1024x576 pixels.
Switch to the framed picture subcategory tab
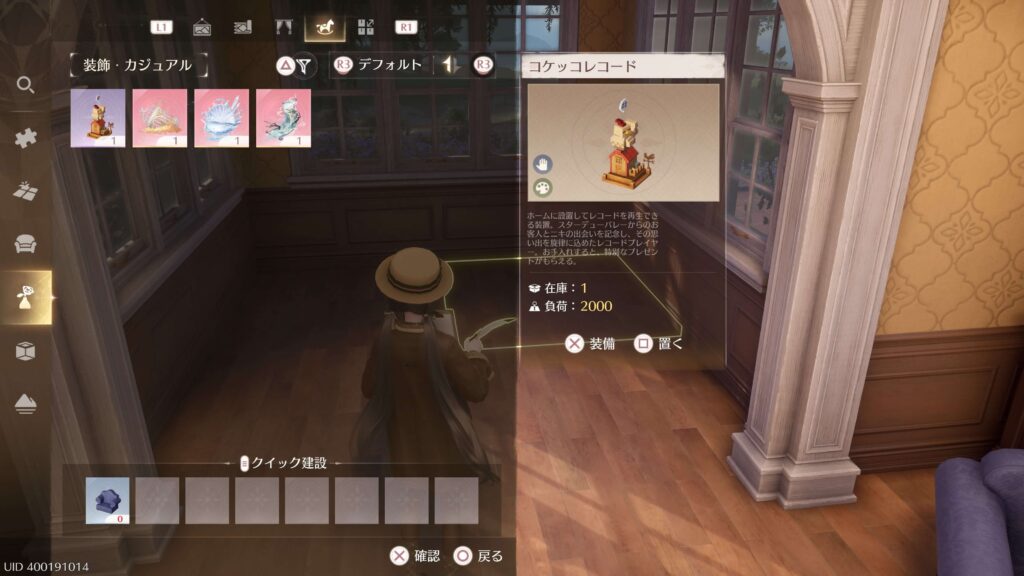[201, 27]
